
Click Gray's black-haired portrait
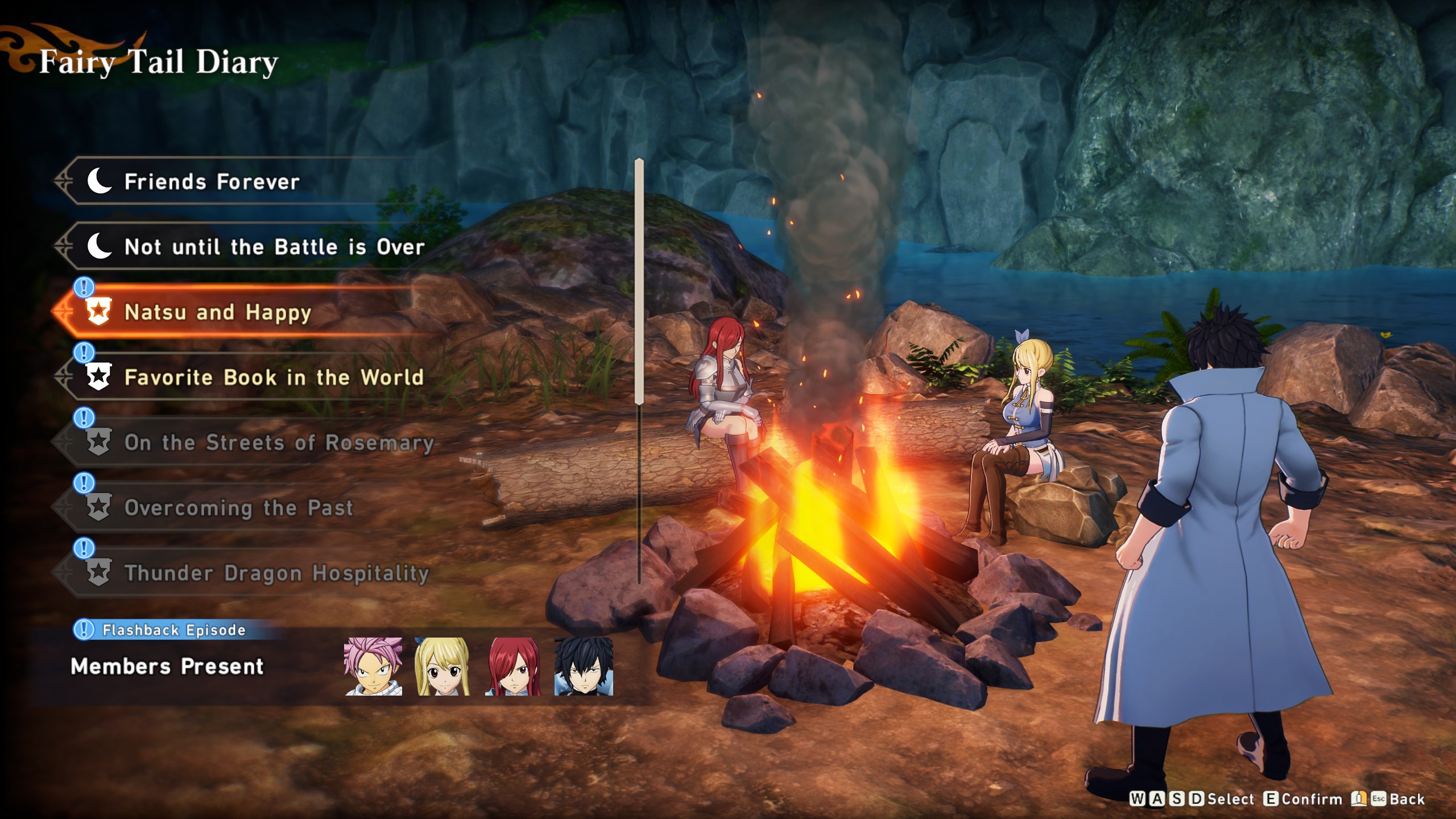pos(584,666)
